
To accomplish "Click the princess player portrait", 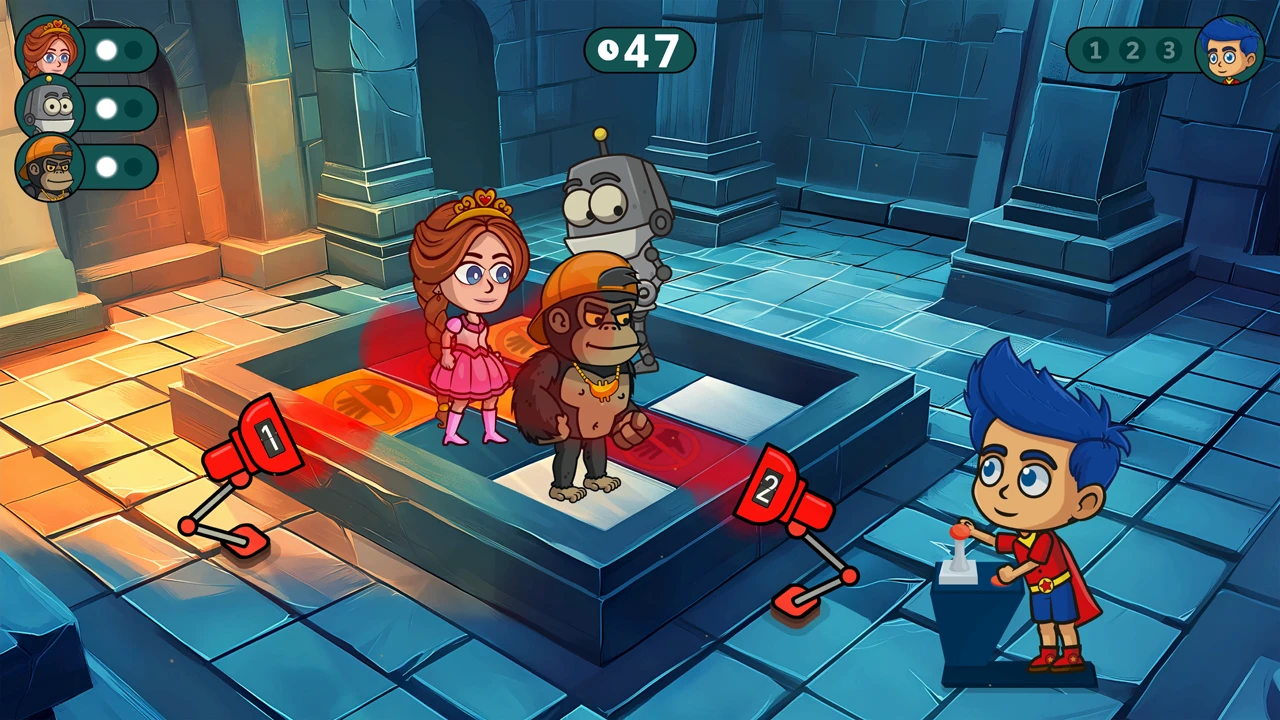I will (49, 48).
